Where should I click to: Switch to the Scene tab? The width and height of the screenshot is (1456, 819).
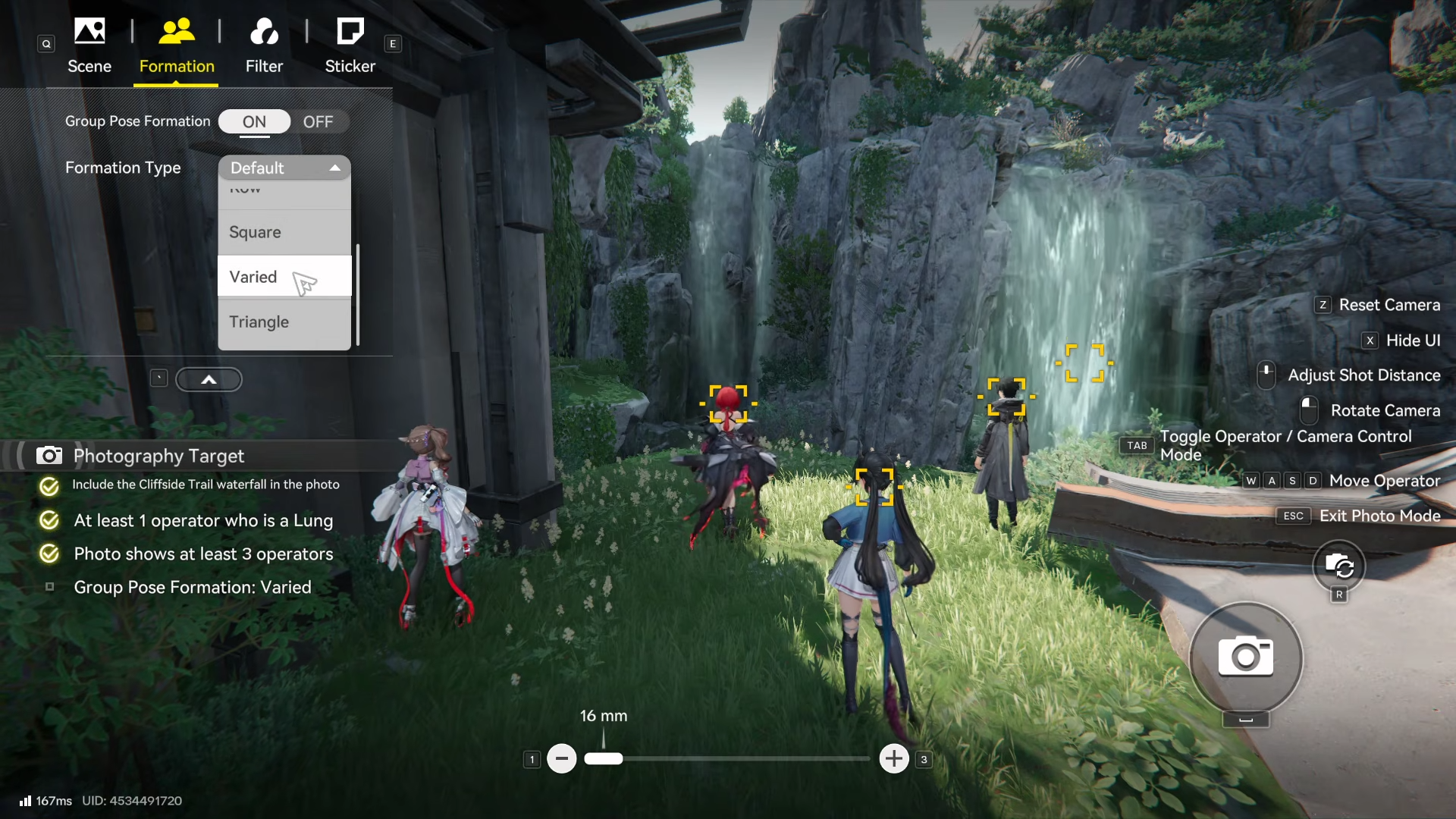[89, 45]
